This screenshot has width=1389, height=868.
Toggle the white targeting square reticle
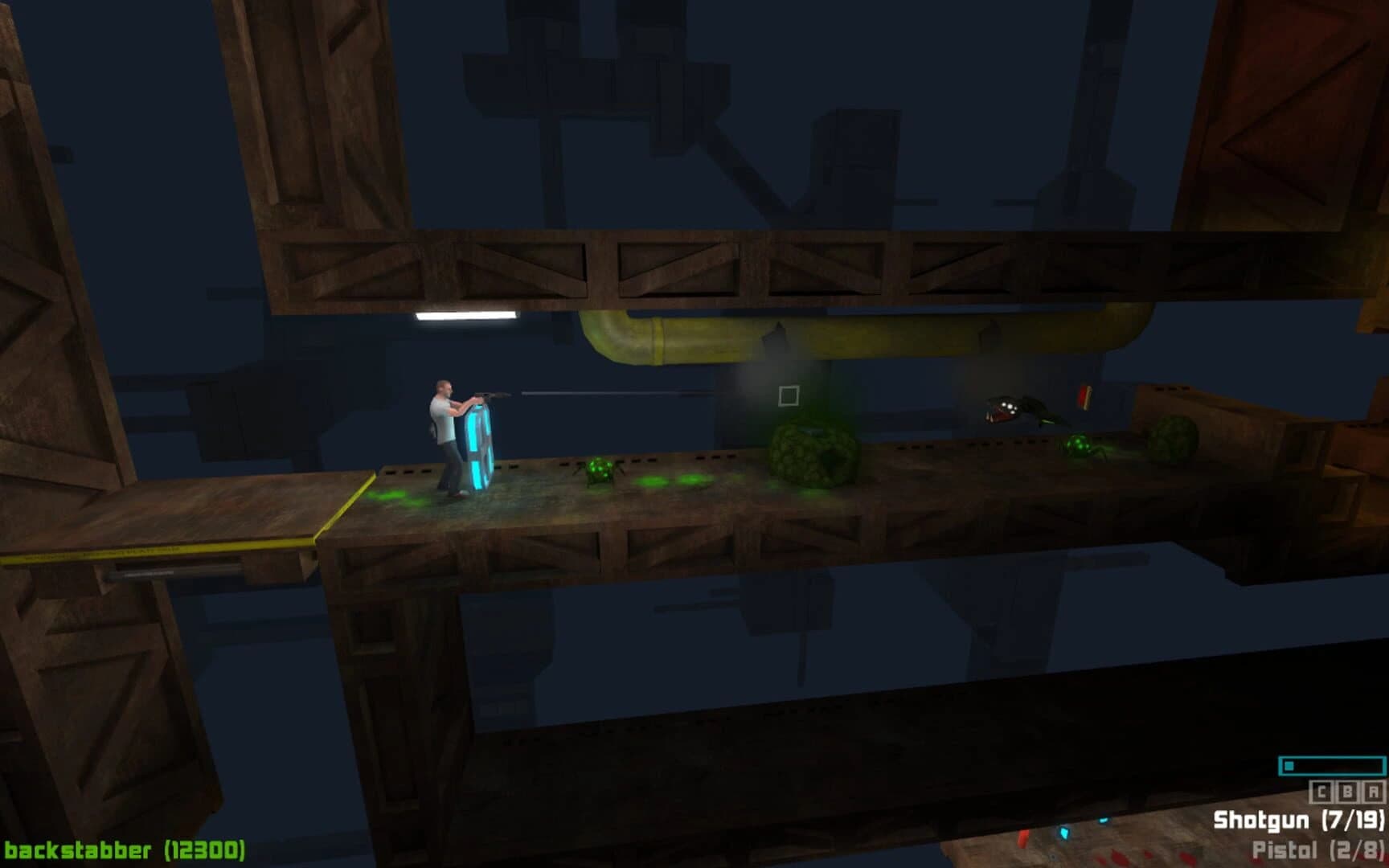coord(789,395)
